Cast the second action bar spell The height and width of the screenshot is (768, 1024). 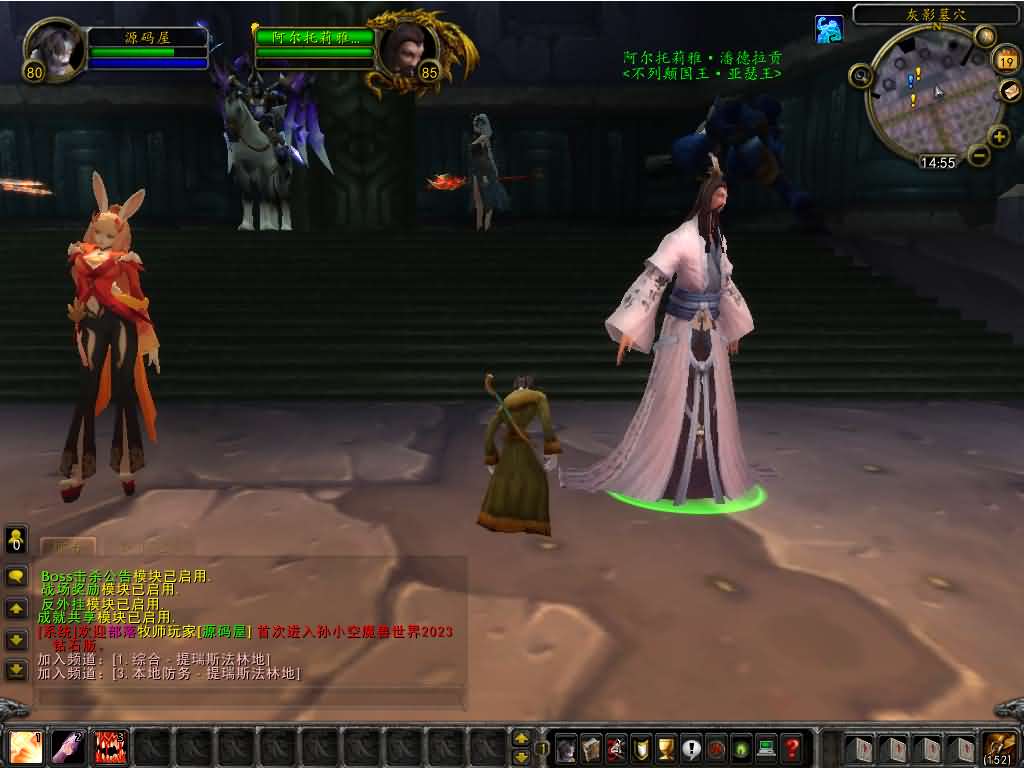tap(68, 747)
